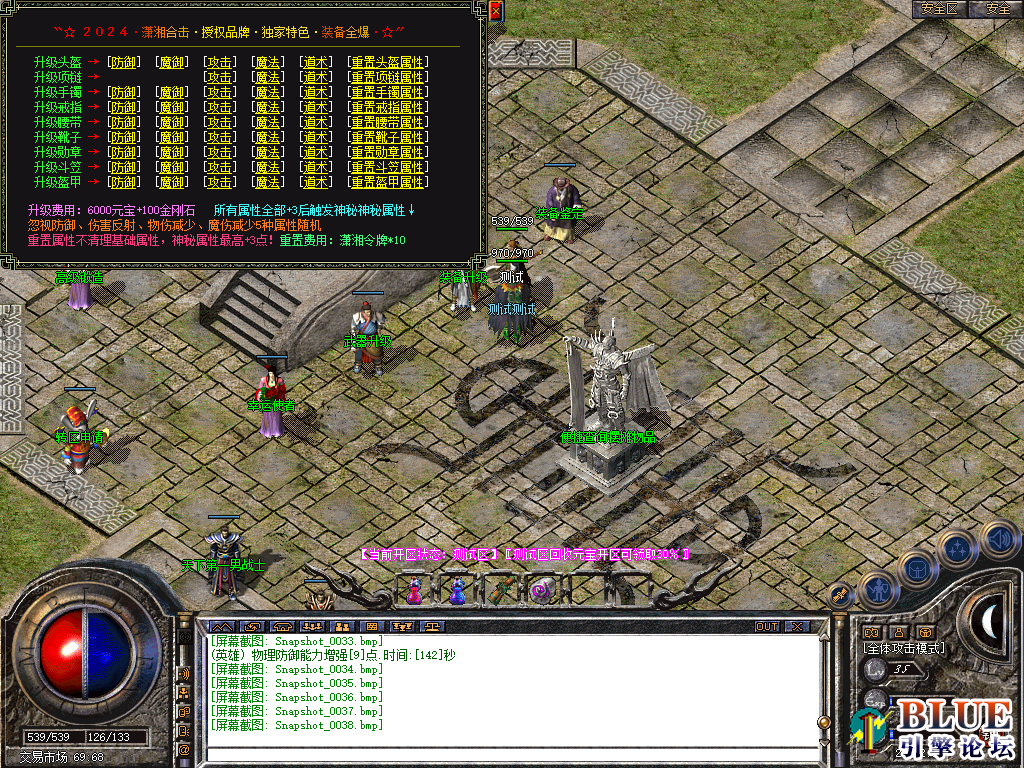The width and height of the screenshot is (1024, 768).
Task: Click 重置头盔属性 reset link
Action: click(388, 62)
